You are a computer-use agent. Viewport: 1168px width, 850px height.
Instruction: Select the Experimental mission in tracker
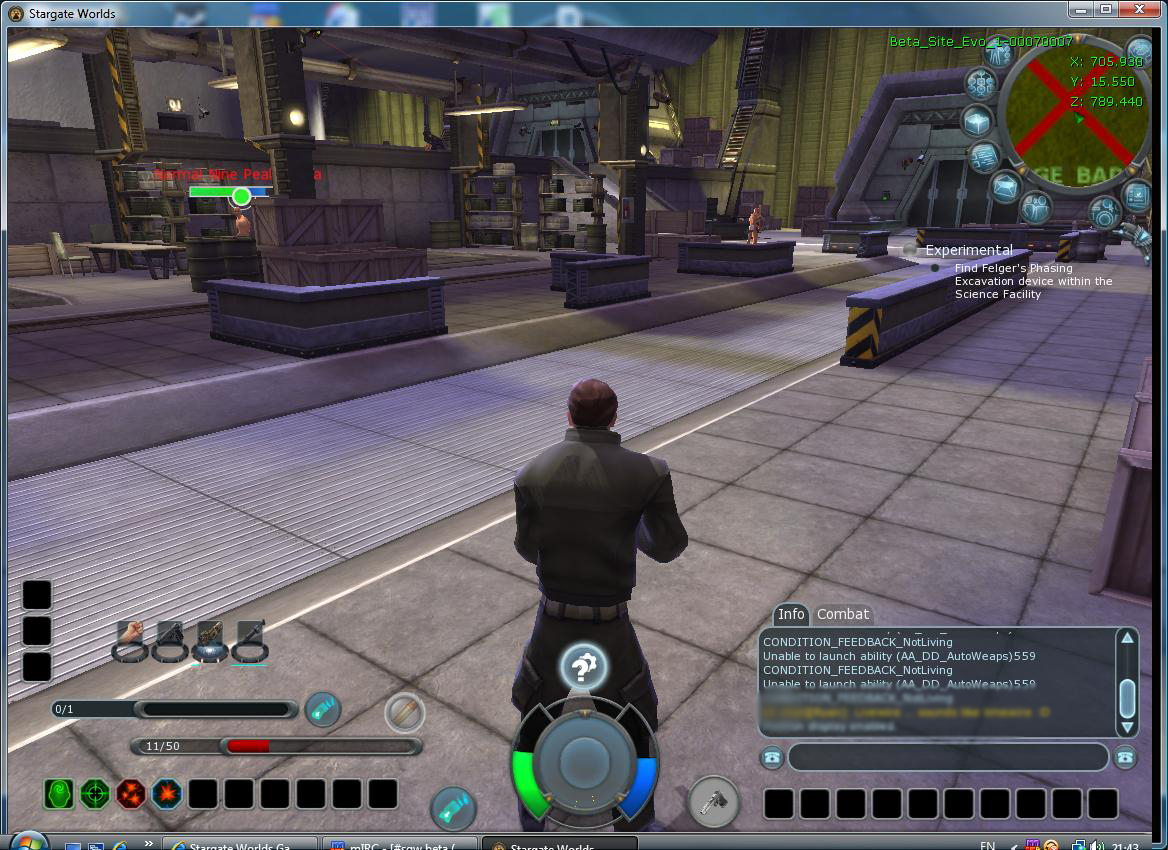click(x=968, y=250)
